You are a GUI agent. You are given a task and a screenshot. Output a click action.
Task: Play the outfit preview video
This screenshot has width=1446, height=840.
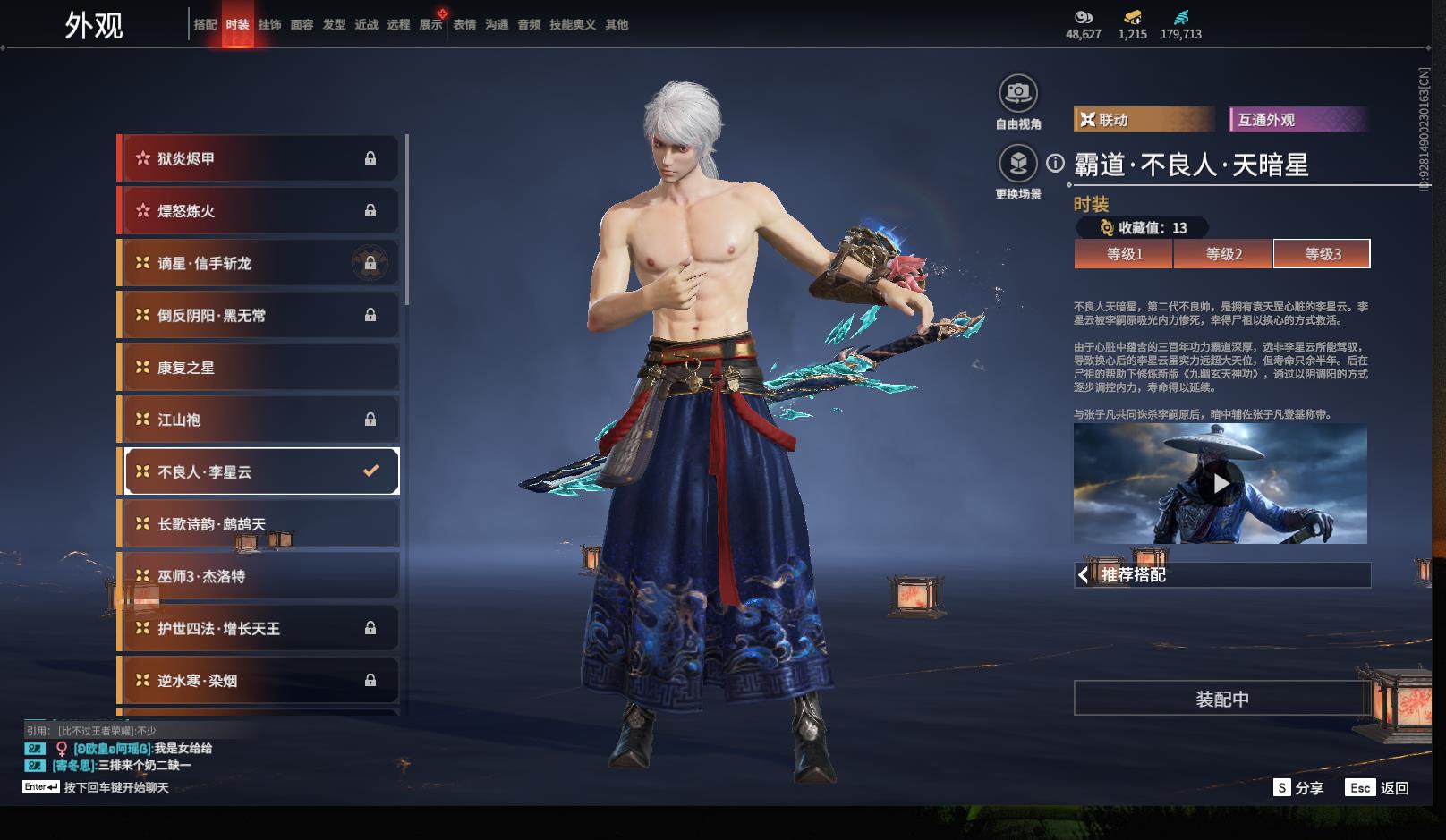click(x=1221, y=484)
